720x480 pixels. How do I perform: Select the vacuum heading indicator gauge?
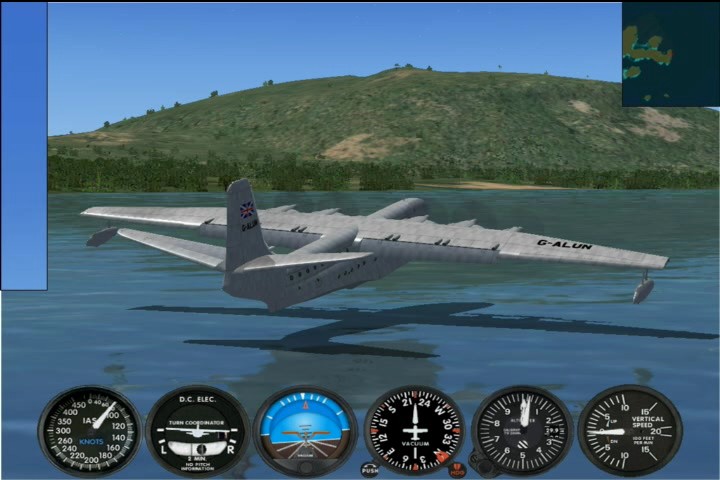(414, 430)
